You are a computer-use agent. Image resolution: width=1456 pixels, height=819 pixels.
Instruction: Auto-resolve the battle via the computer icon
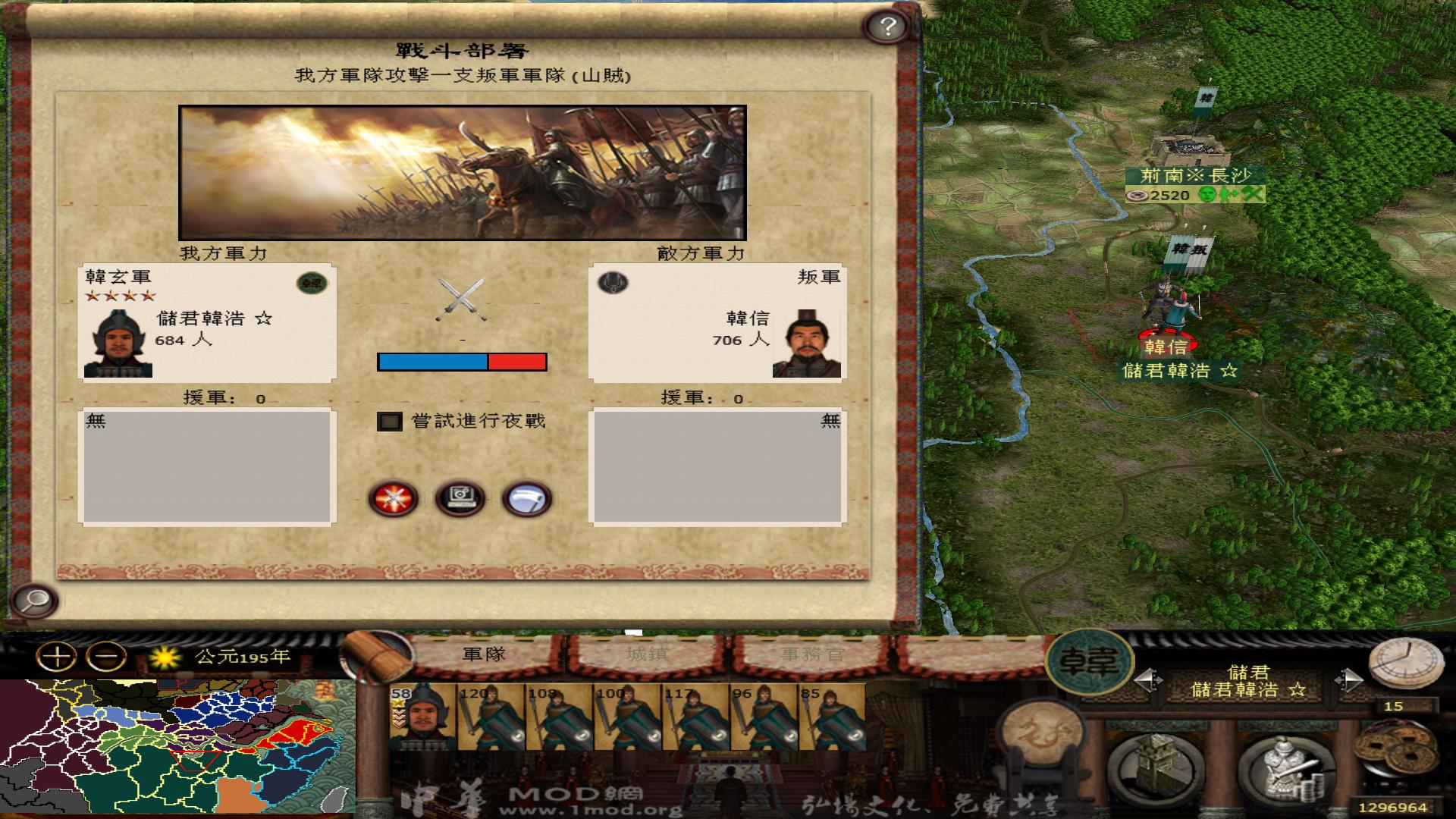[x=462, y=497]
